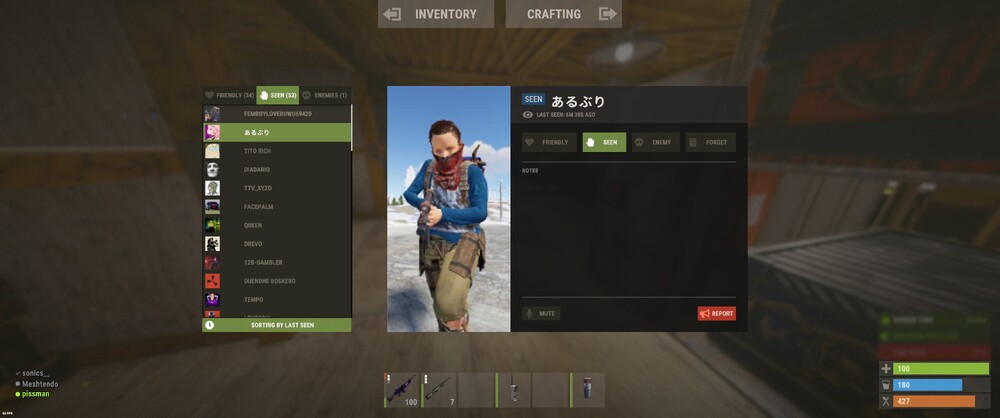Switch to the Friendly players tab
The image size is (1000, 418).
[229, 95]
